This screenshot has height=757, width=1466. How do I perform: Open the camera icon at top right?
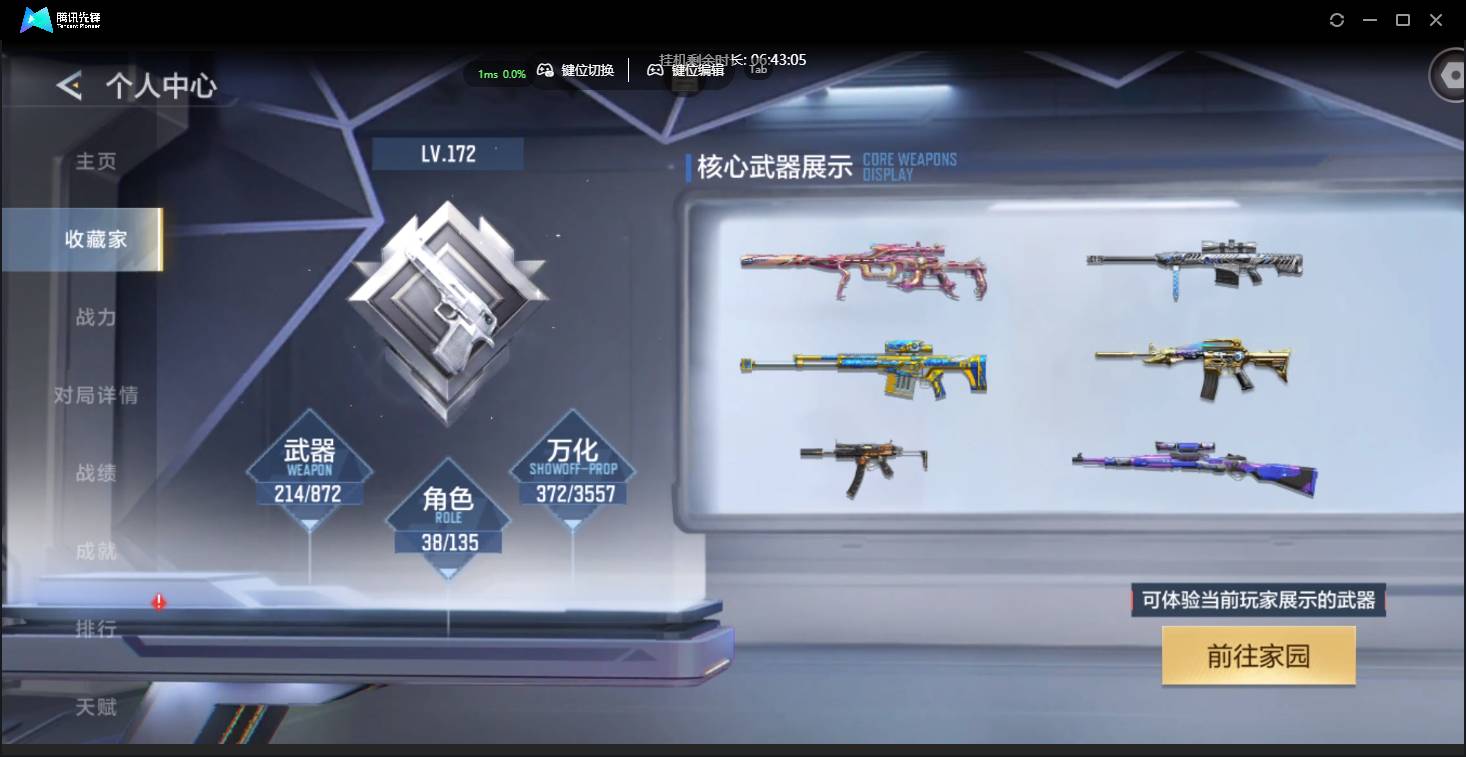tap(1449, 74)
